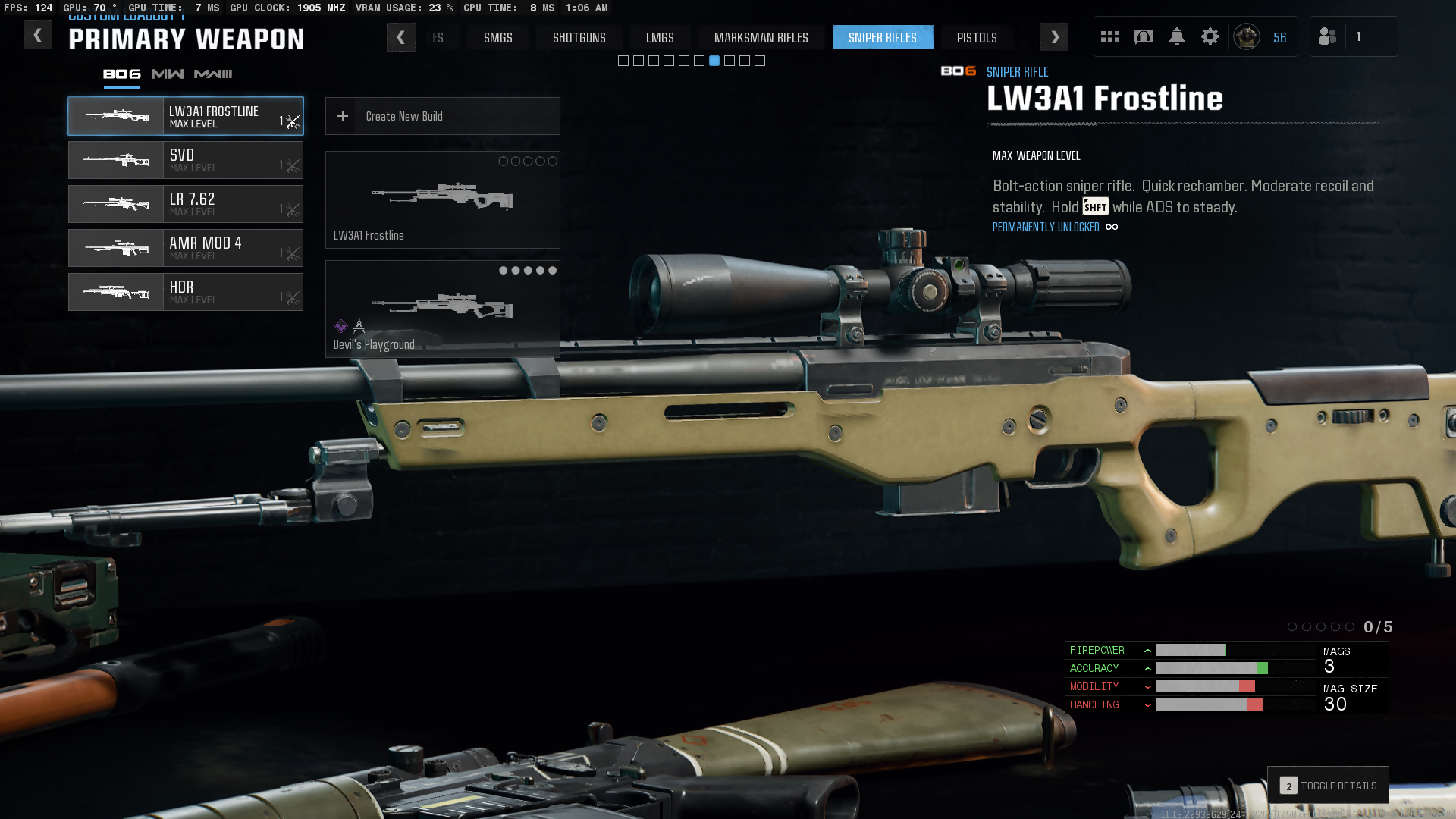This screenshot has width=1456, height=819.
Task: Select the AMR Mod 4 rifle
Action: (x=186, y=248)
